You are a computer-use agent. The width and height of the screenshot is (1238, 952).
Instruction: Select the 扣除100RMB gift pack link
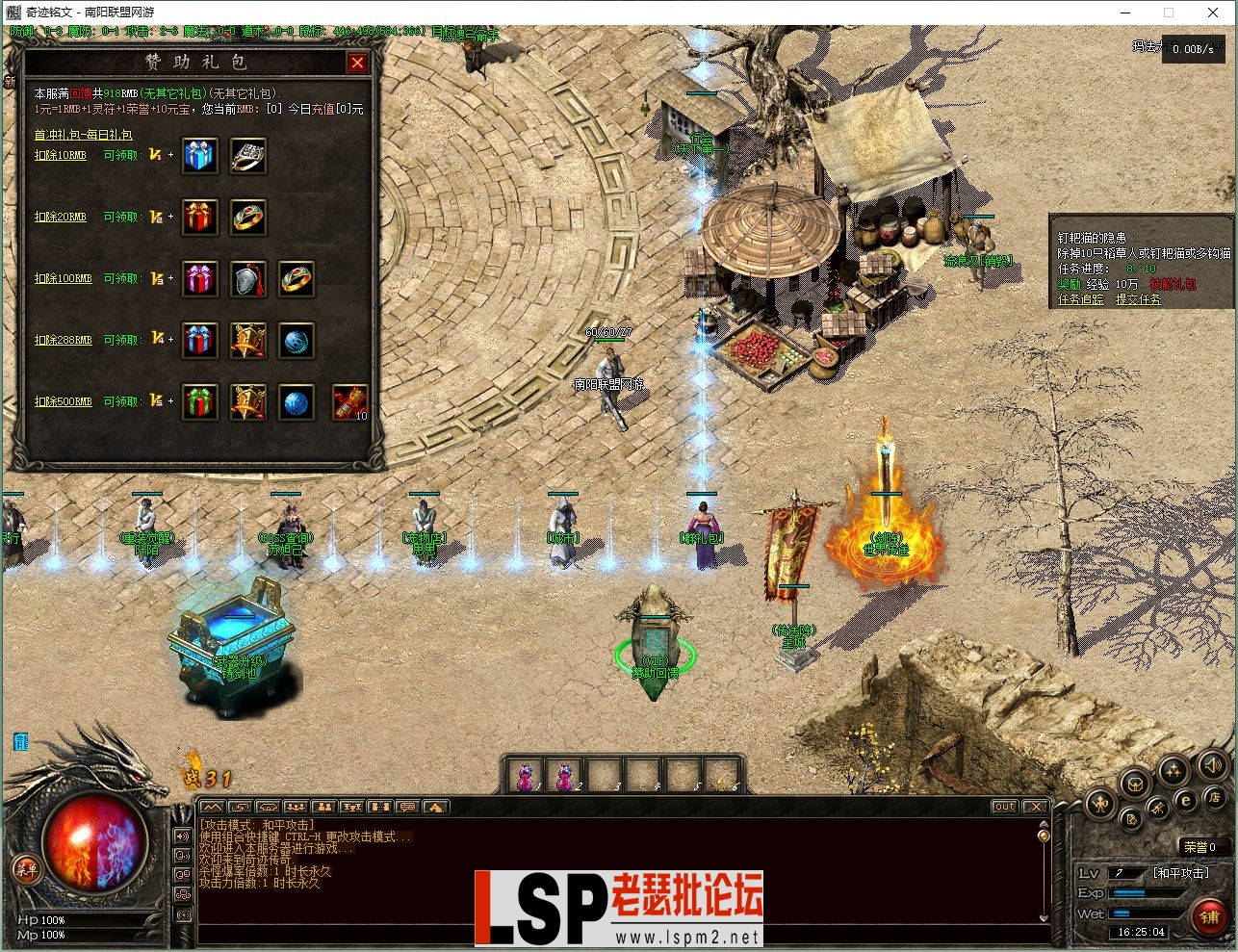tap(64, 278)
